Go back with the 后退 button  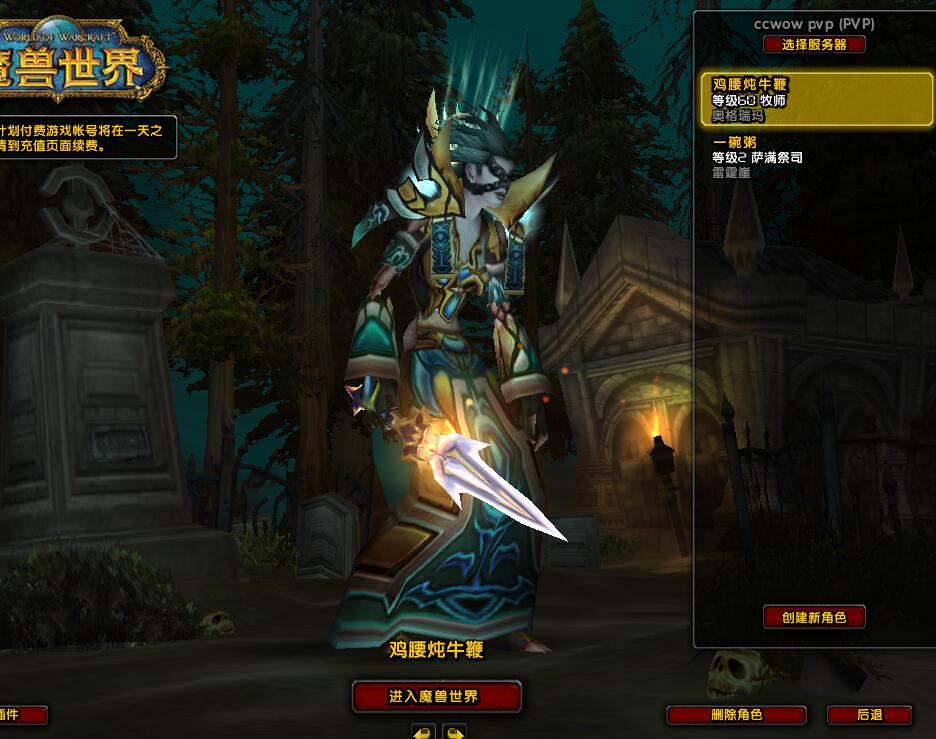coord(869,715)
